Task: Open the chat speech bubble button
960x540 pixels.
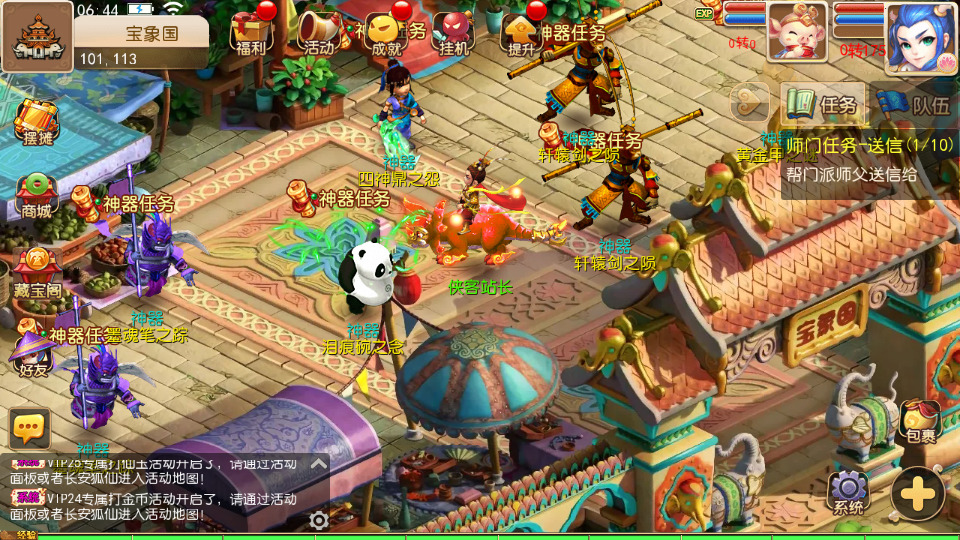Action: tap(30, 428)
